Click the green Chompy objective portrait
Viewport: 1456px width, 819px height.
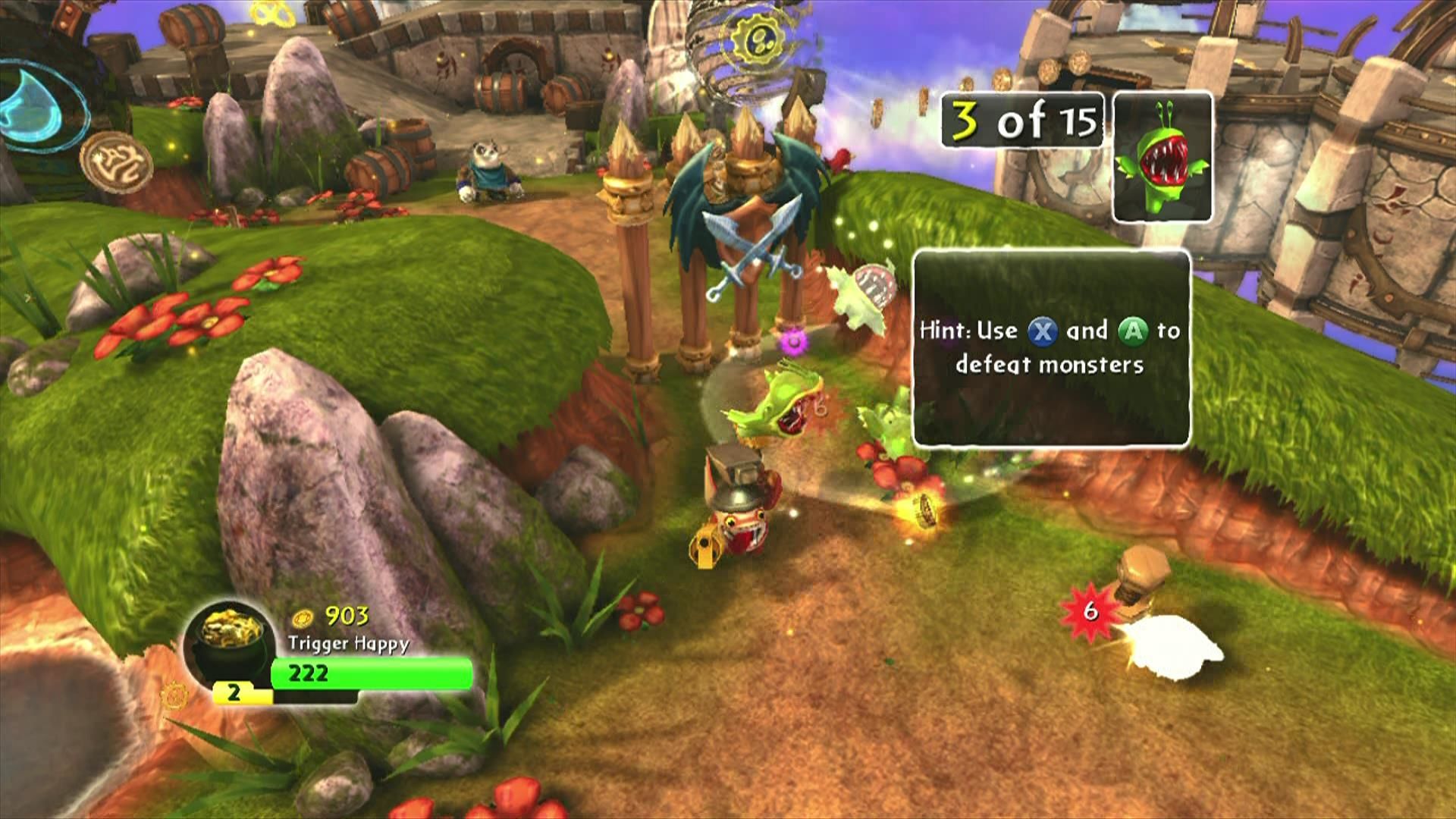click(x=1162, y=158)
